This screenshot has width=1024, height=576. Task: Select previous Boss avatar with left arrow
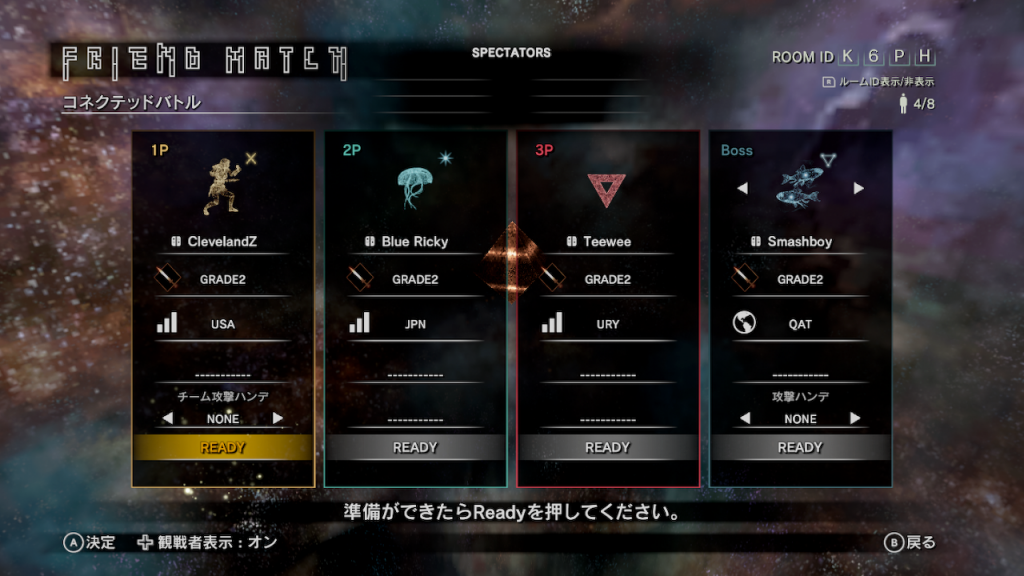(742, 188)
